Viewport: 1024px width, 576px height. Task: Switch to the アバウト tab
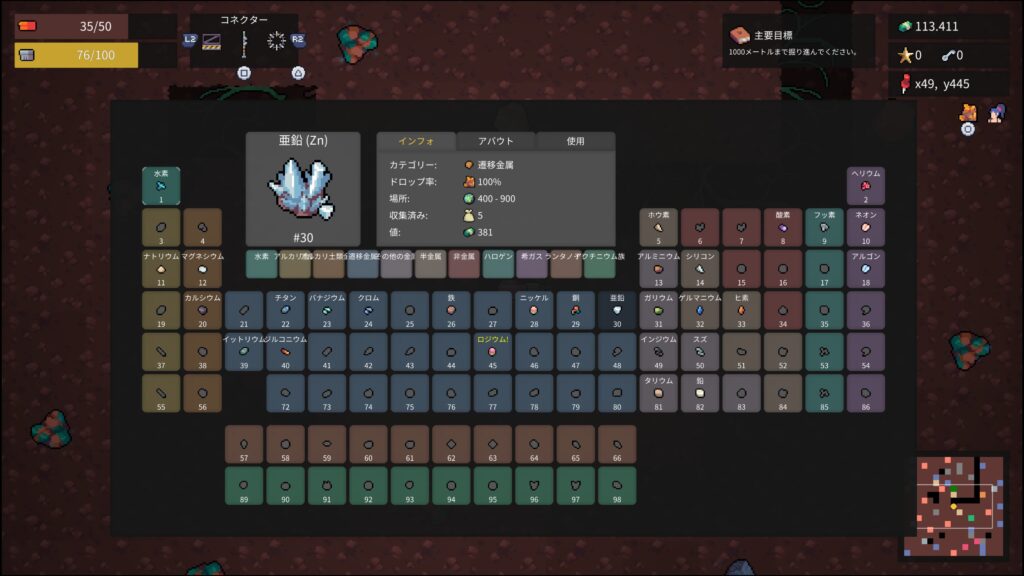click(x=496, y=141)
